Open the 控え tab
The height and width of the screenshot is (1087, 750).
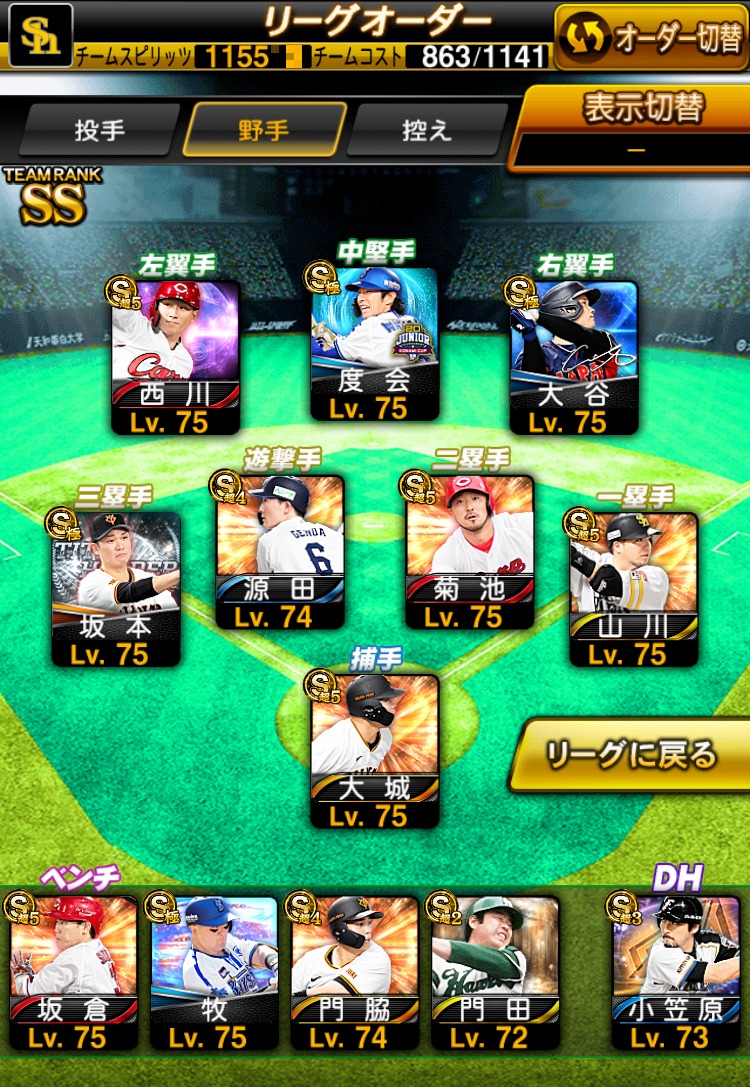click(x=427, y=131)
